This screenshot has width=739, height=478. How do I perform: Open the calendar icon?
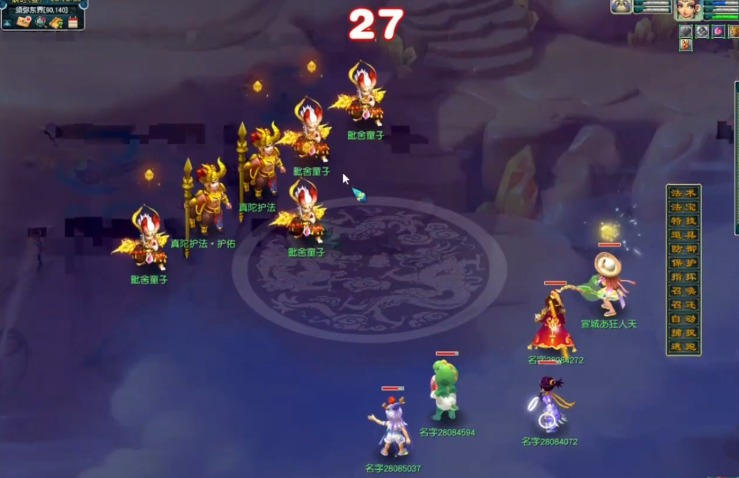72,22
